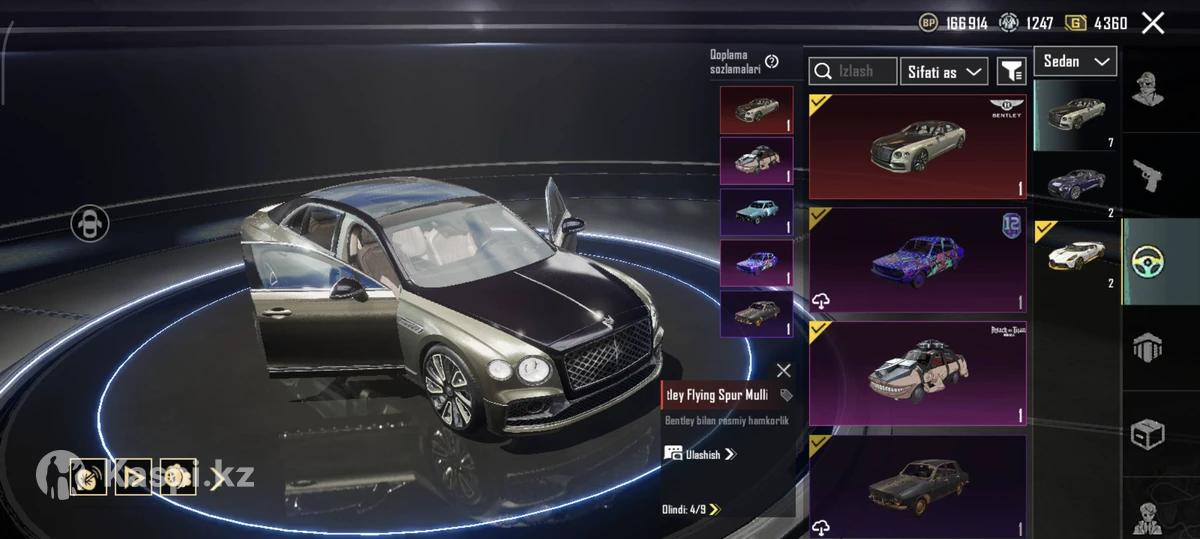The width and height of the screenshot is (1200, 539).
Task: Open the filter options button
Action: 1012,71
